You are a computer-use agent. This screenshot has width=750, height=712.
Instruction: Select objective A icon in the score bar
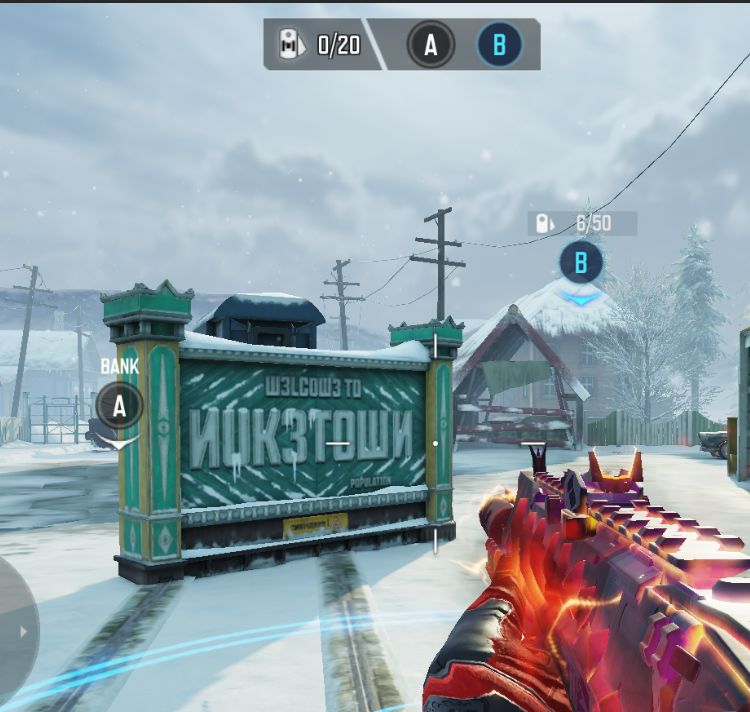[431, 45]
